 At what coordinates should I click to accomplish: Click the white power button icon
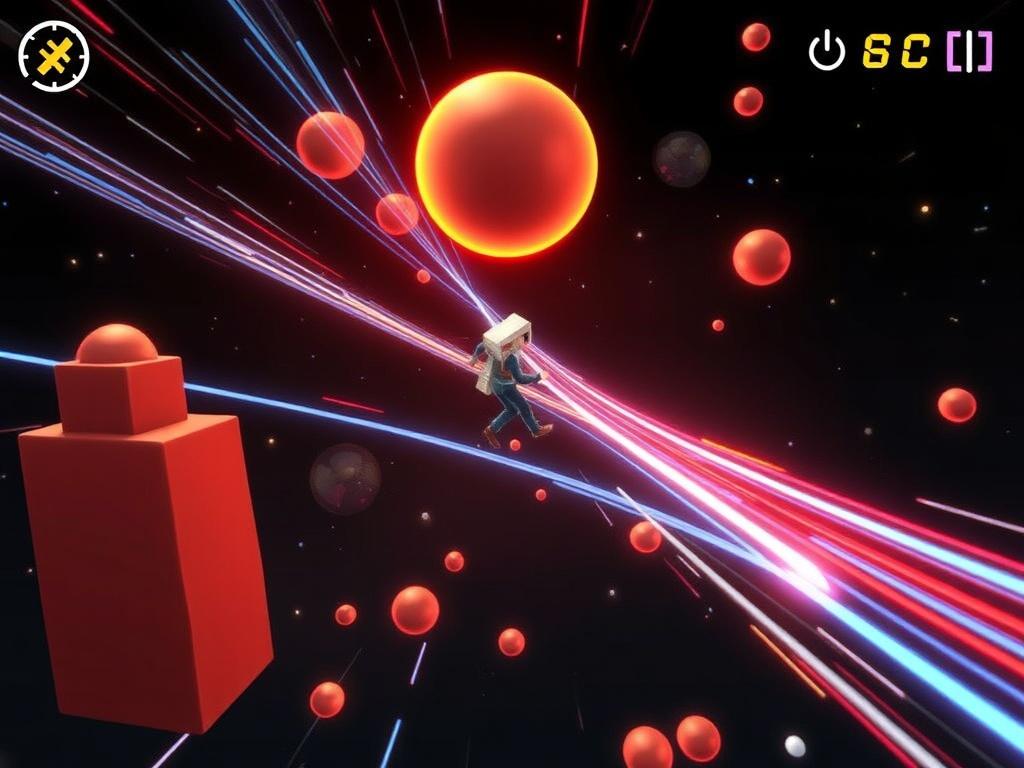826,51
